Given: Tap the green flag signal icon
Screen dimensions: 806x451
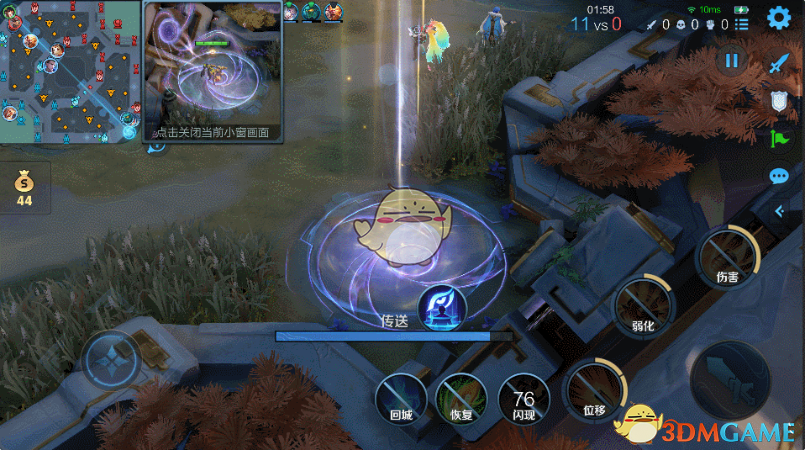Looking at the screenshot, I should [x=779, y=138].
